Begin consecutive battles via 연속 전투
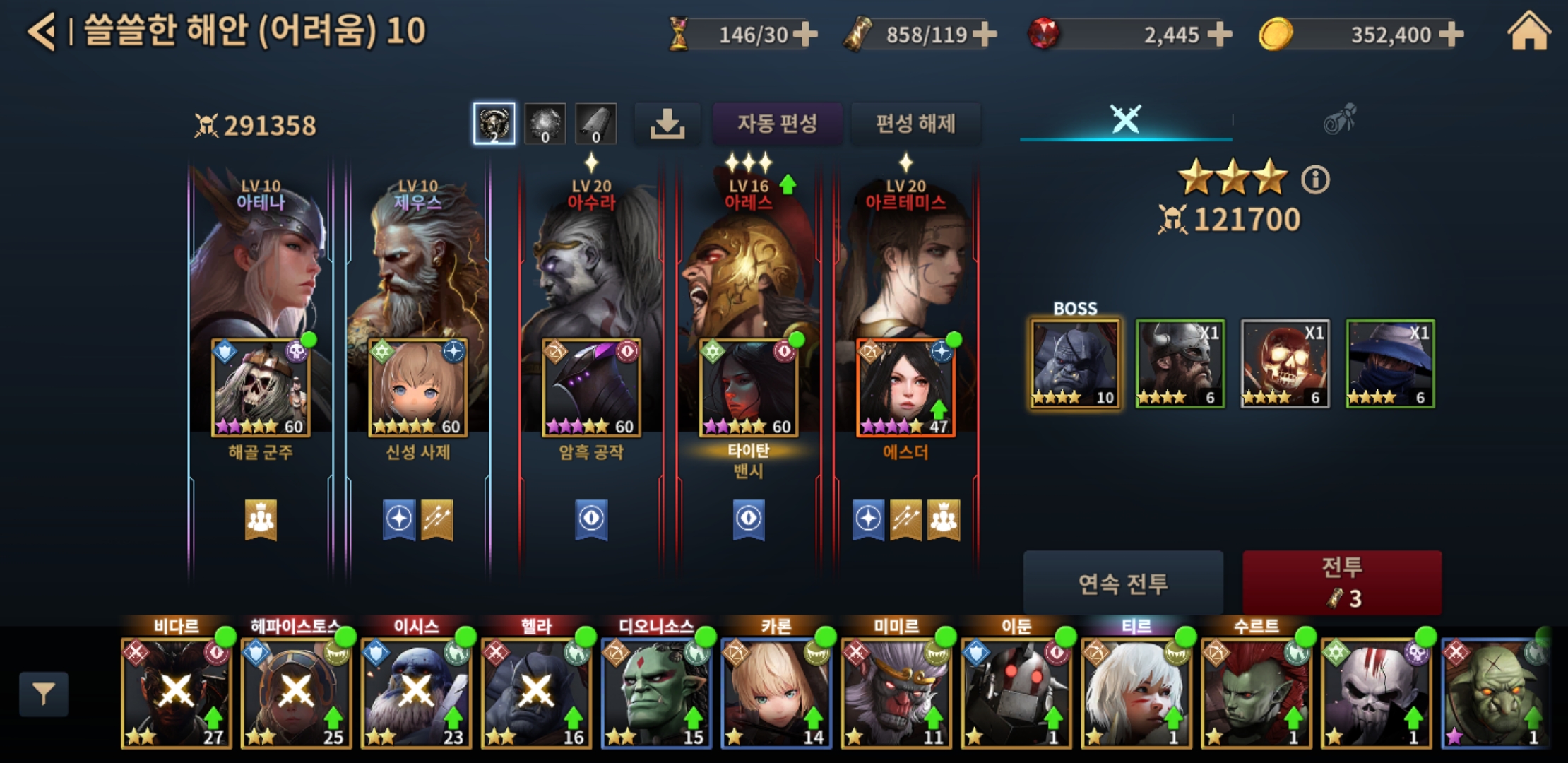 click(x=1122, y=583)
